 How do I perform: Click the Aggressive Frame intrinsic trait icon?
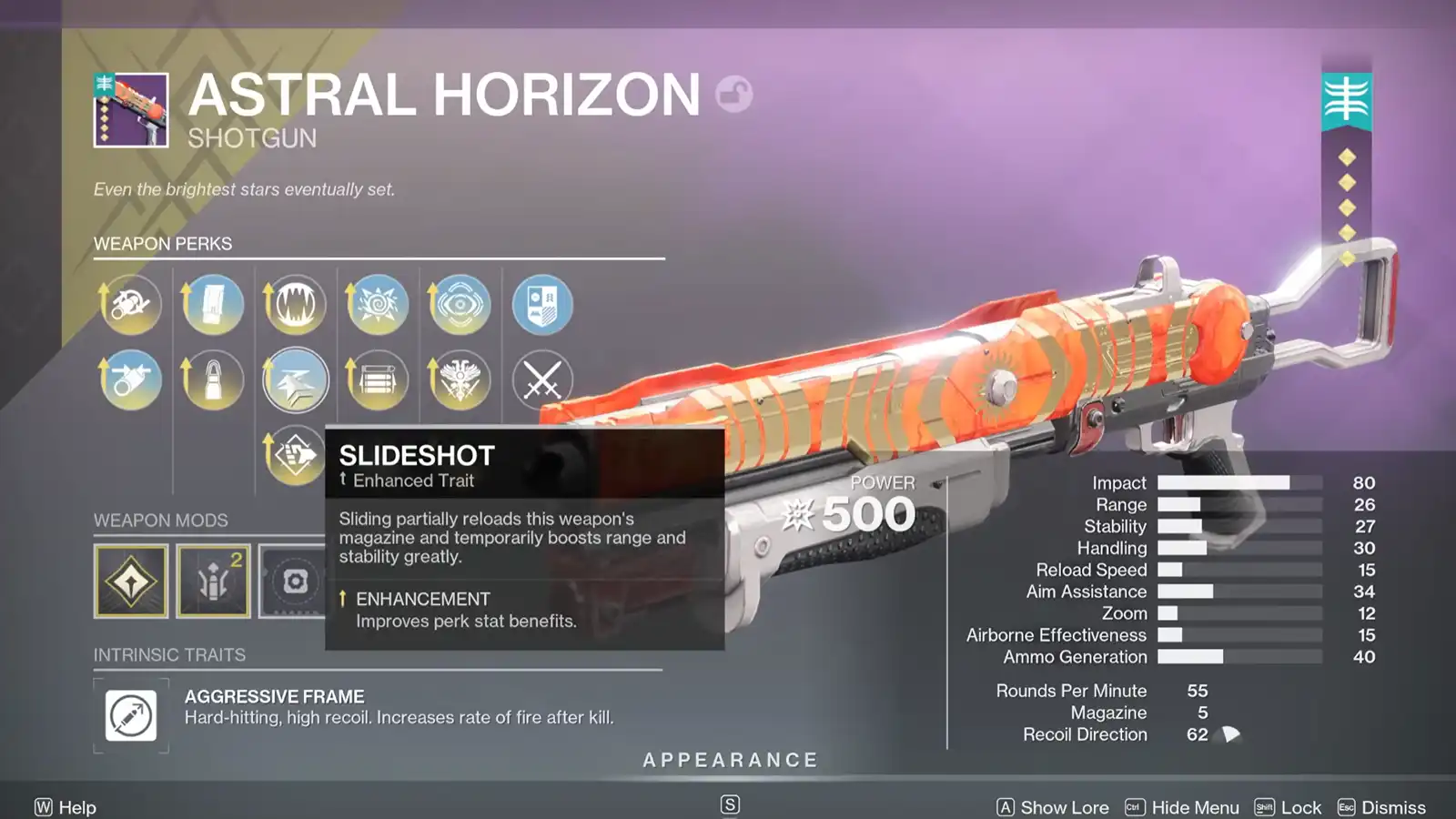[x=130, y=715]
